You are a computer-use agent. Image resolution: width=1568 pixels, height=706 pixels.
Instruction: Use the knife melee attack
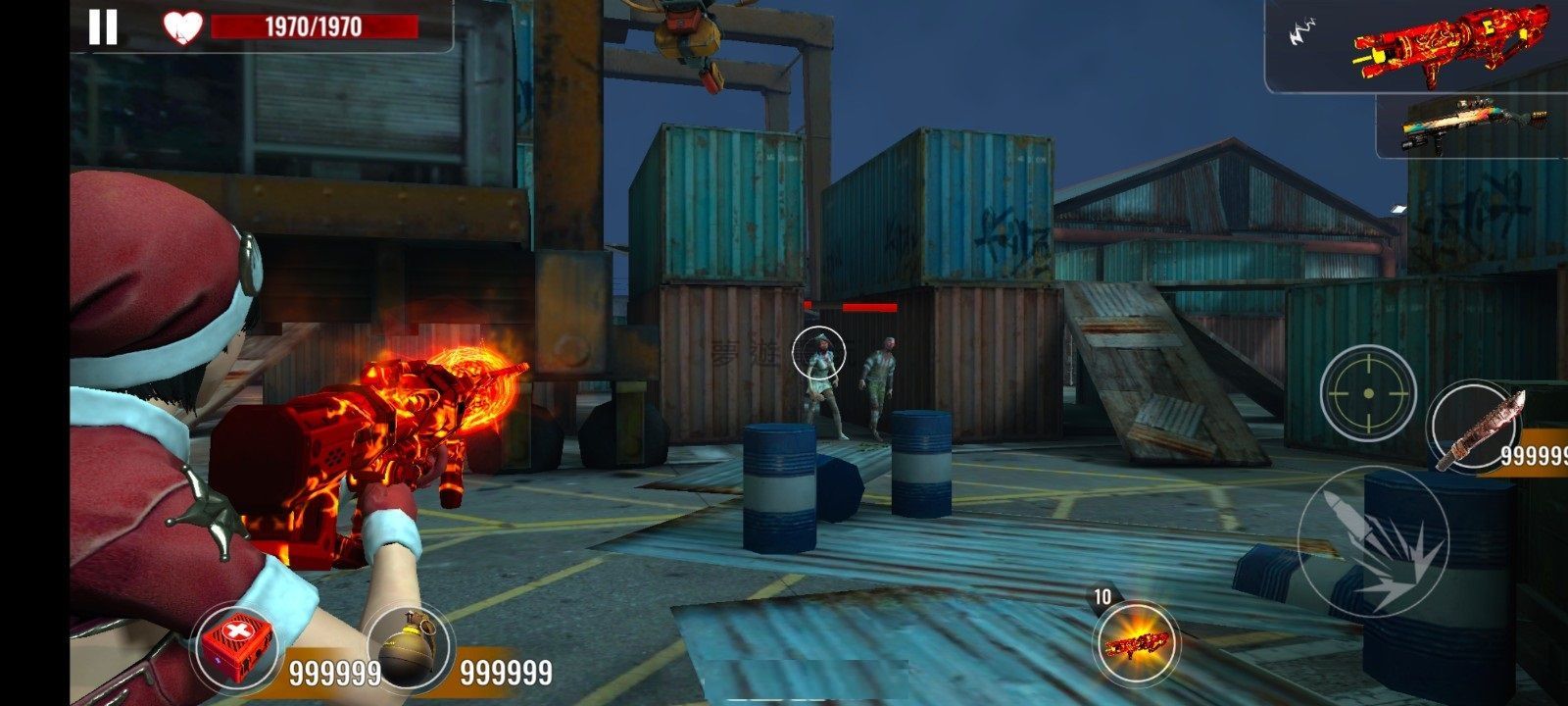1480,427
